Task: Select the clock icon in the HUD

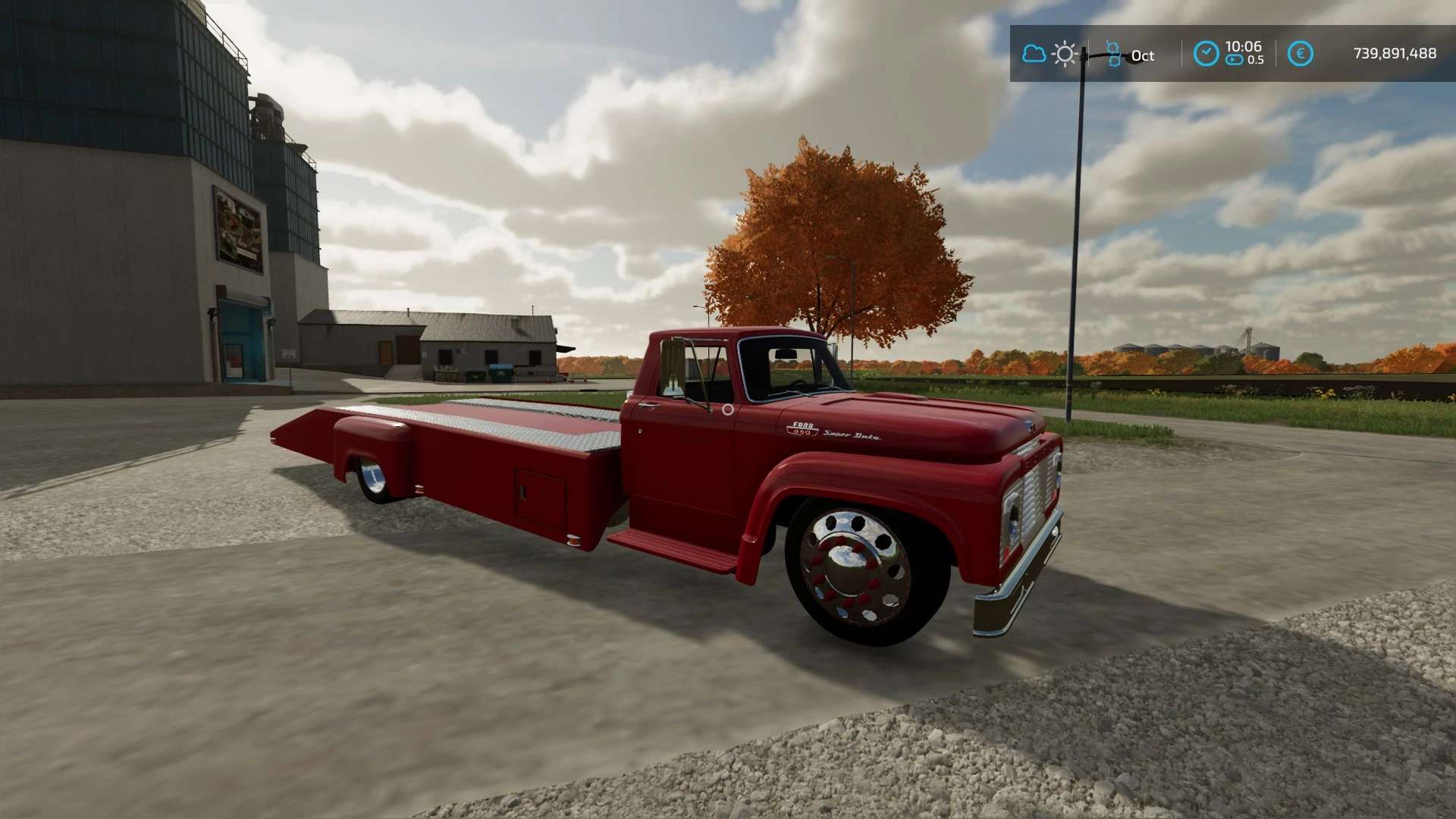Action: [x=1206, y=54]
